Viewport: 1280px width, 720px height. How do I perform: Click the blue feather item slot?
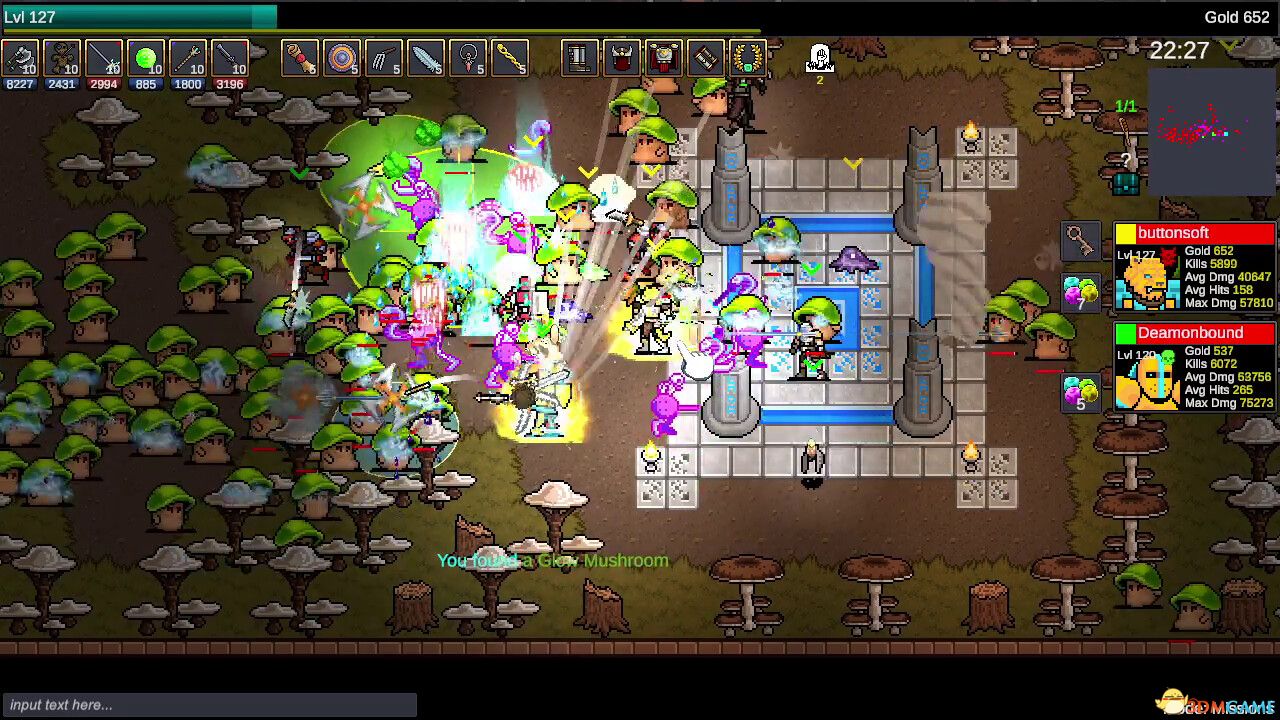426,58
